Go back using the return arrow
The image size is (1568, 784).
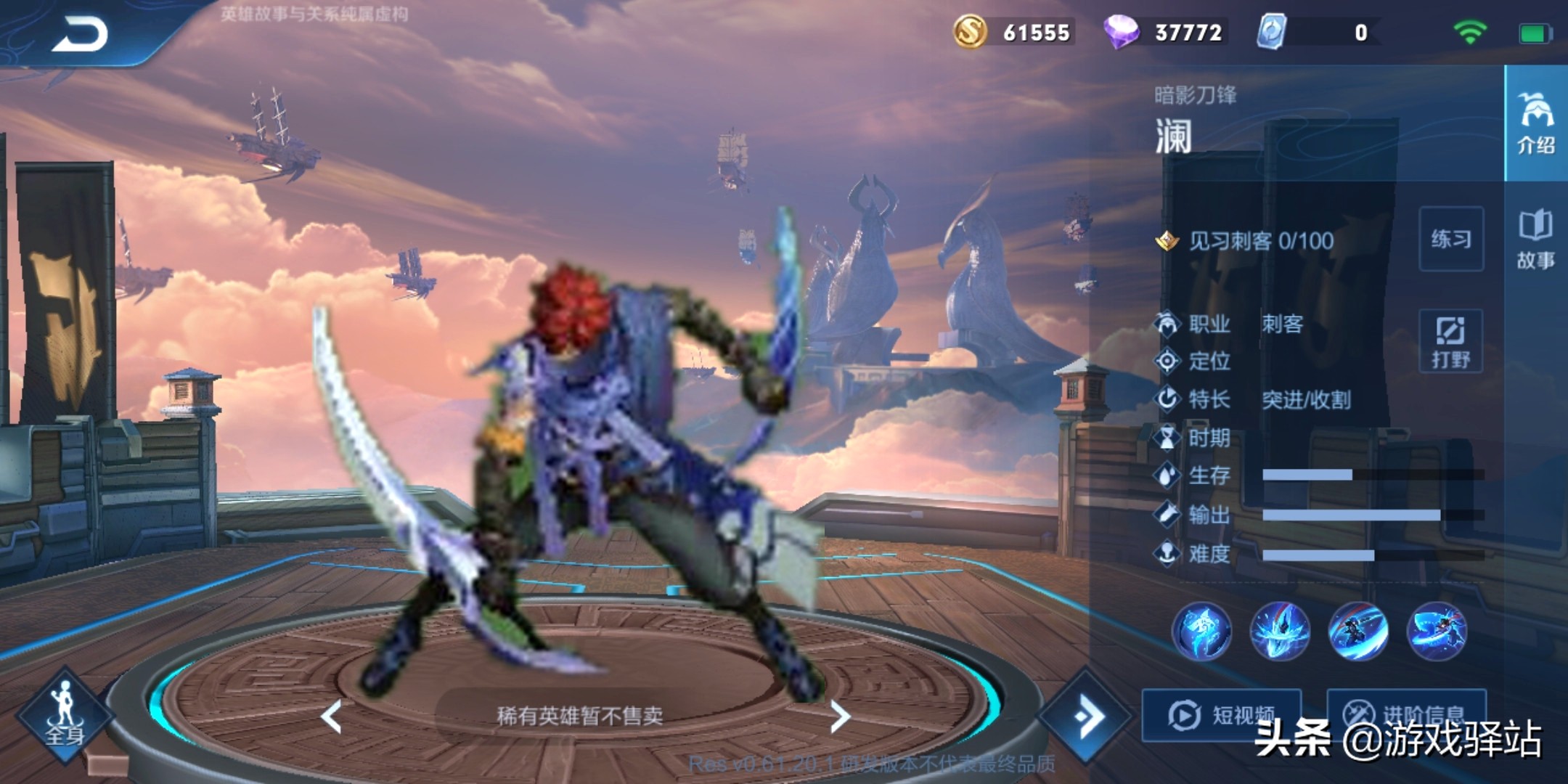[x=80, y=34]
